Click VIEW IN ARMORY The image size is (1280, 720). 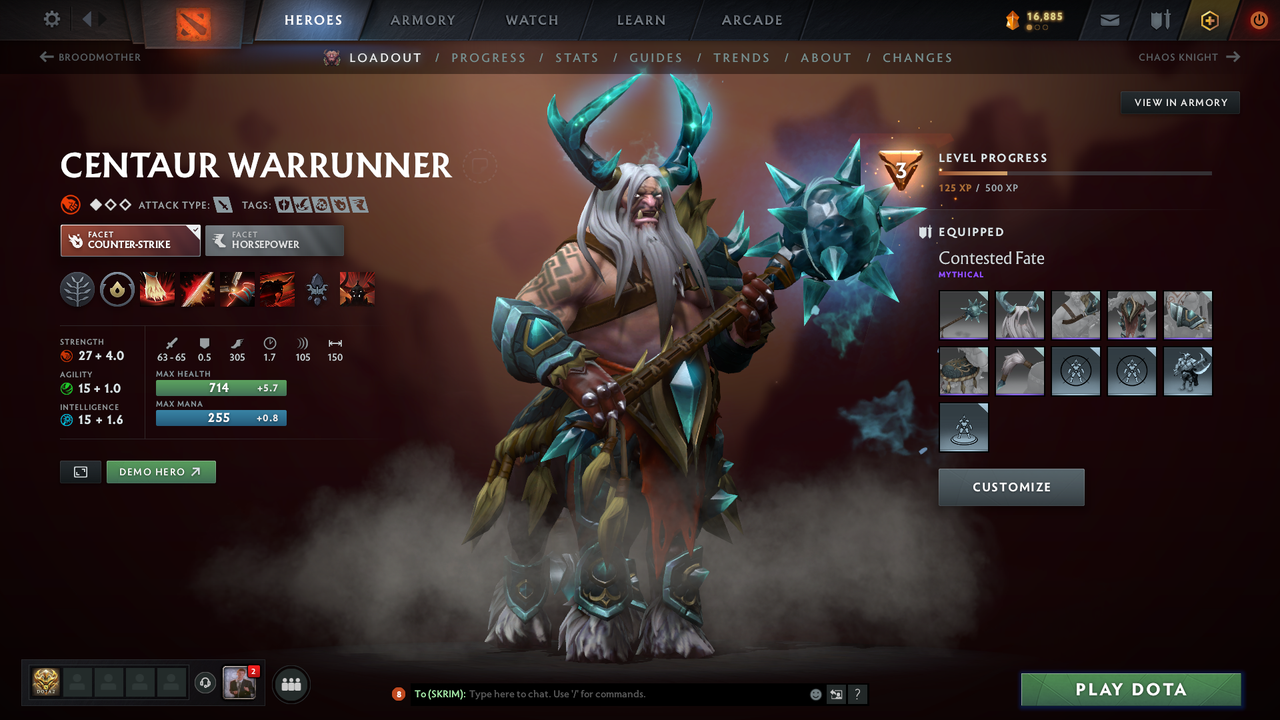click(1179, 102)
